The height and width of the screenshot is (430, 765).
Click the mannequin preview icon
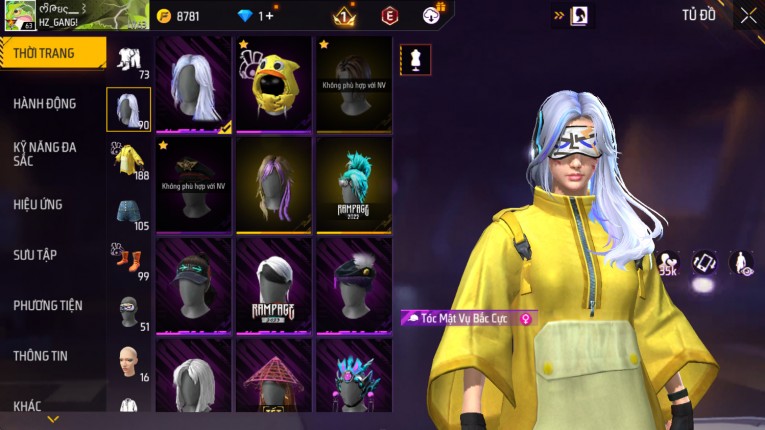[416, 60]
